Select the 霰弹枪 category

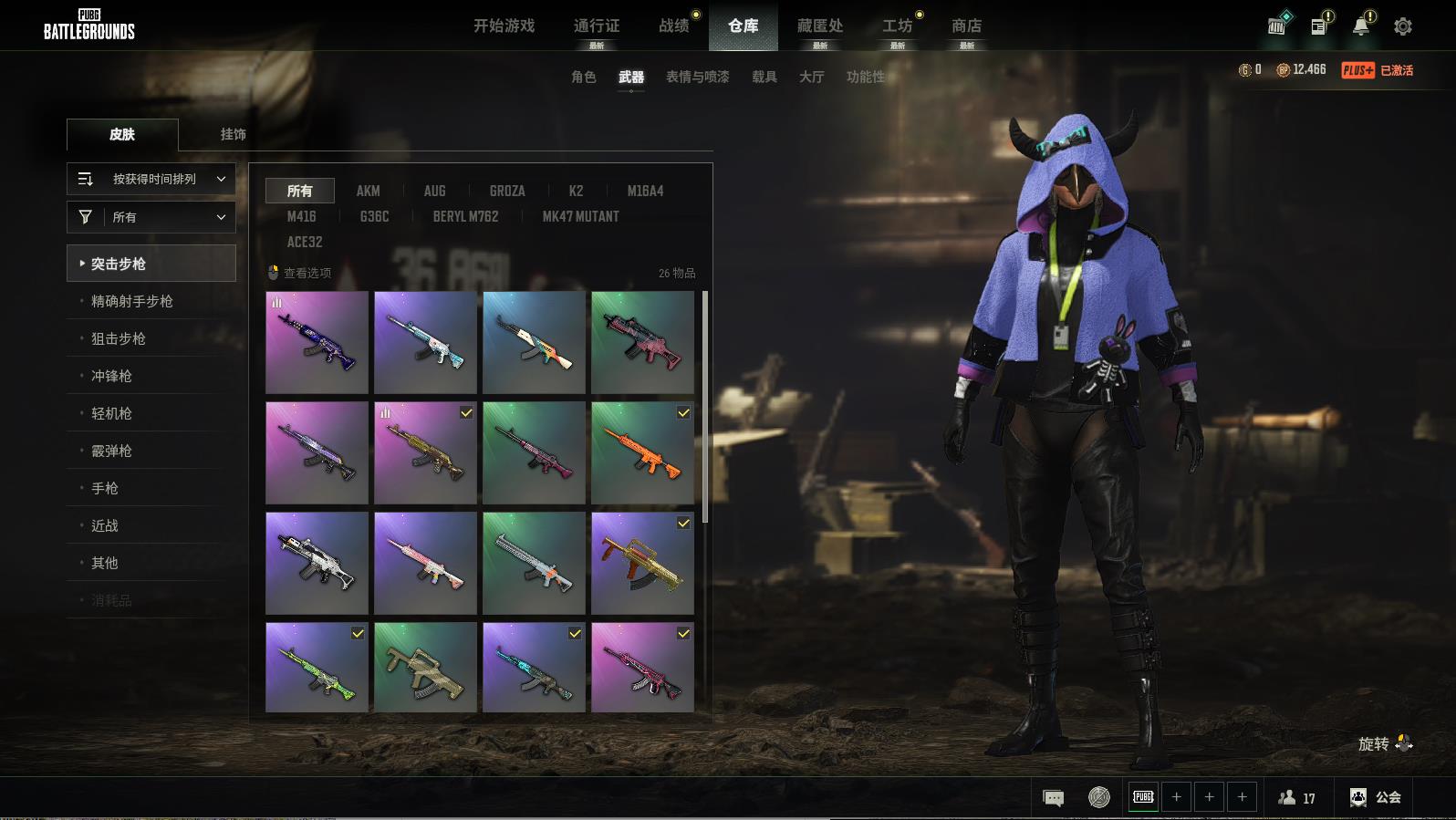coord(111,451)
